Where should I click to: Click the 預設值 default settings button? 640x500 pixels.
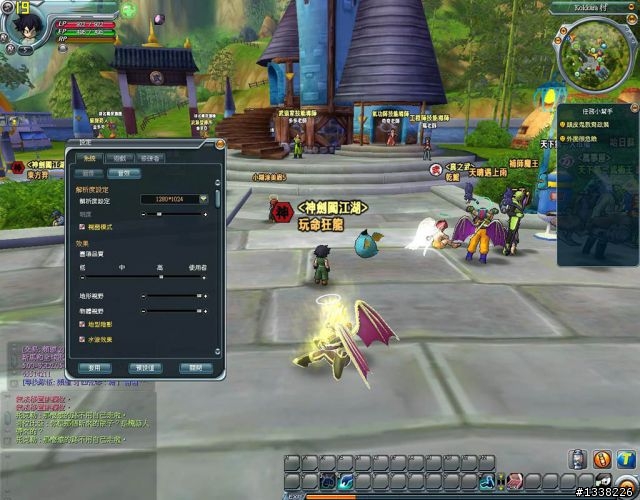(146, 368)
